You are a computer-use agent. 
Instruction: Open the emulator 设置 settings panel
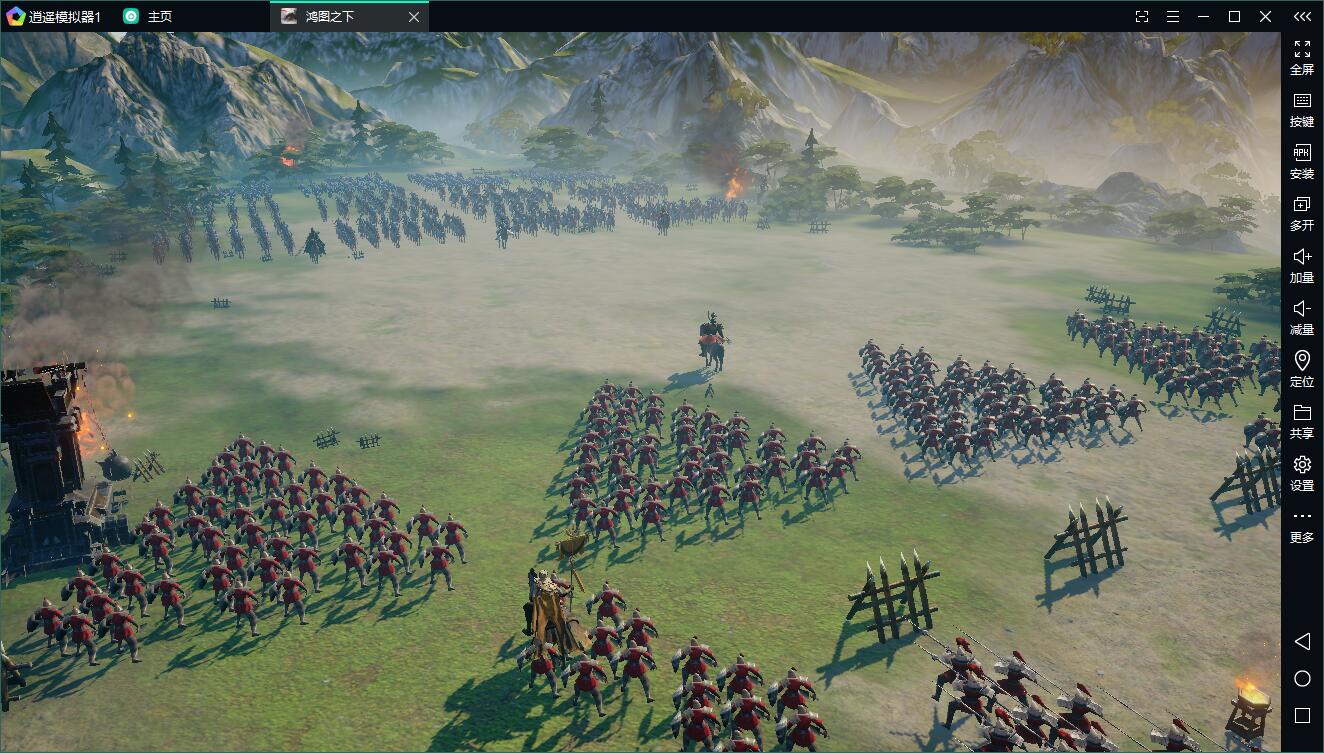(1302, 472)
